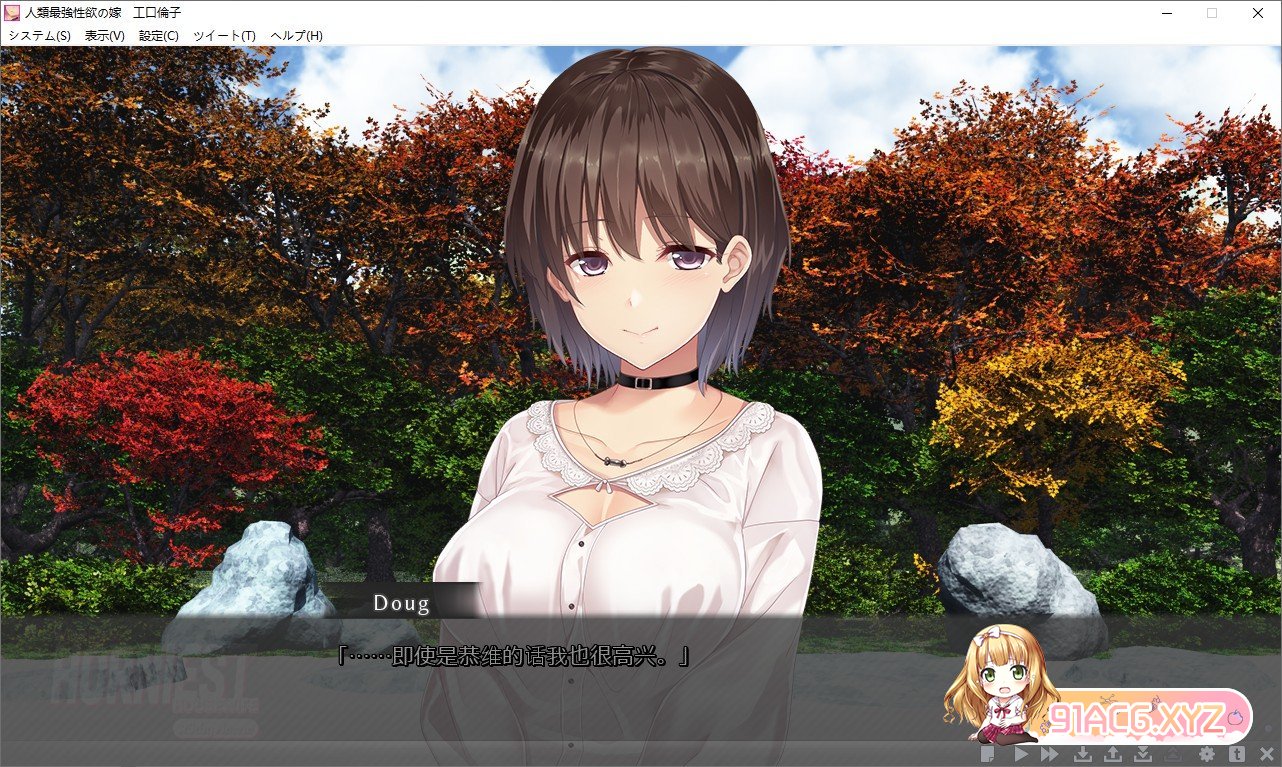This screenshot has height=767, width=1282.
Task: Open the 設定(C) menu
Action: point(159,36)
